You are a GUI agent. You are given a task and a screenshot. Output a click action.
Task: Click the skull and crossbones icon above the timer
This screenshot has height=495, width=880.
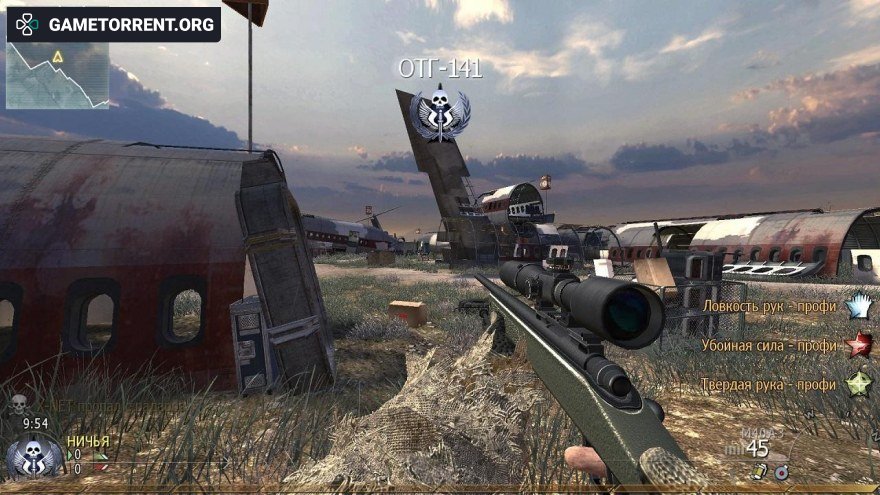[18, 403]
